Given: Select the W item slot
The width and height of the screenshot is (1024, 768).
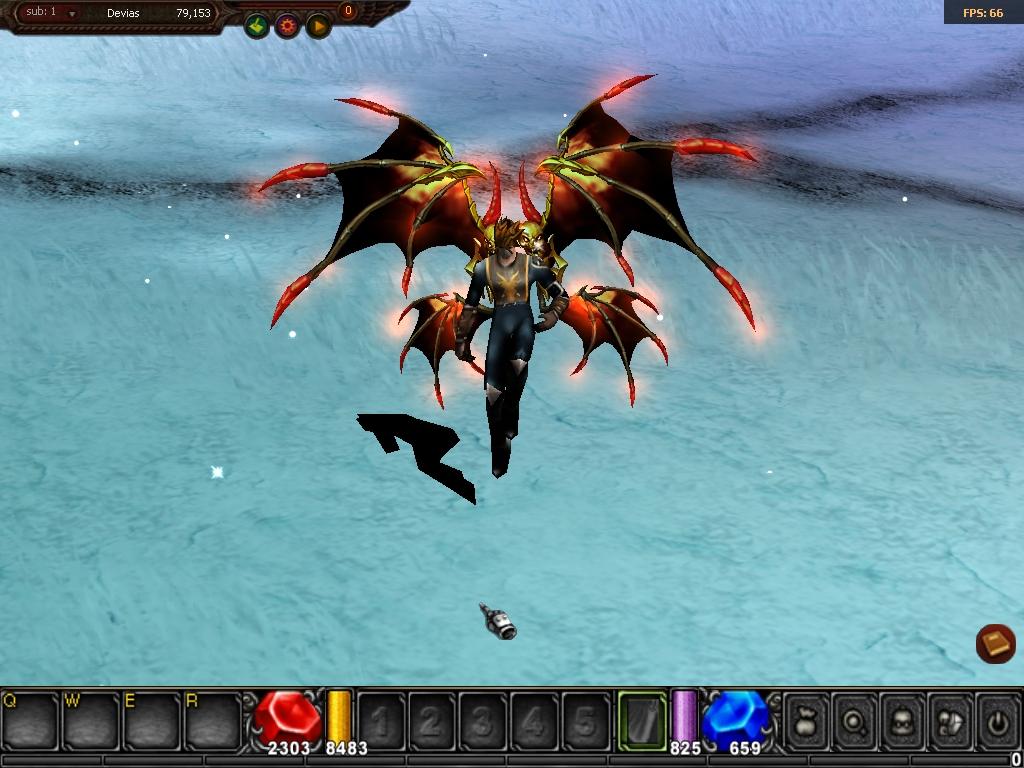Looking at the screenshot, I should click(x=91, y=719).
